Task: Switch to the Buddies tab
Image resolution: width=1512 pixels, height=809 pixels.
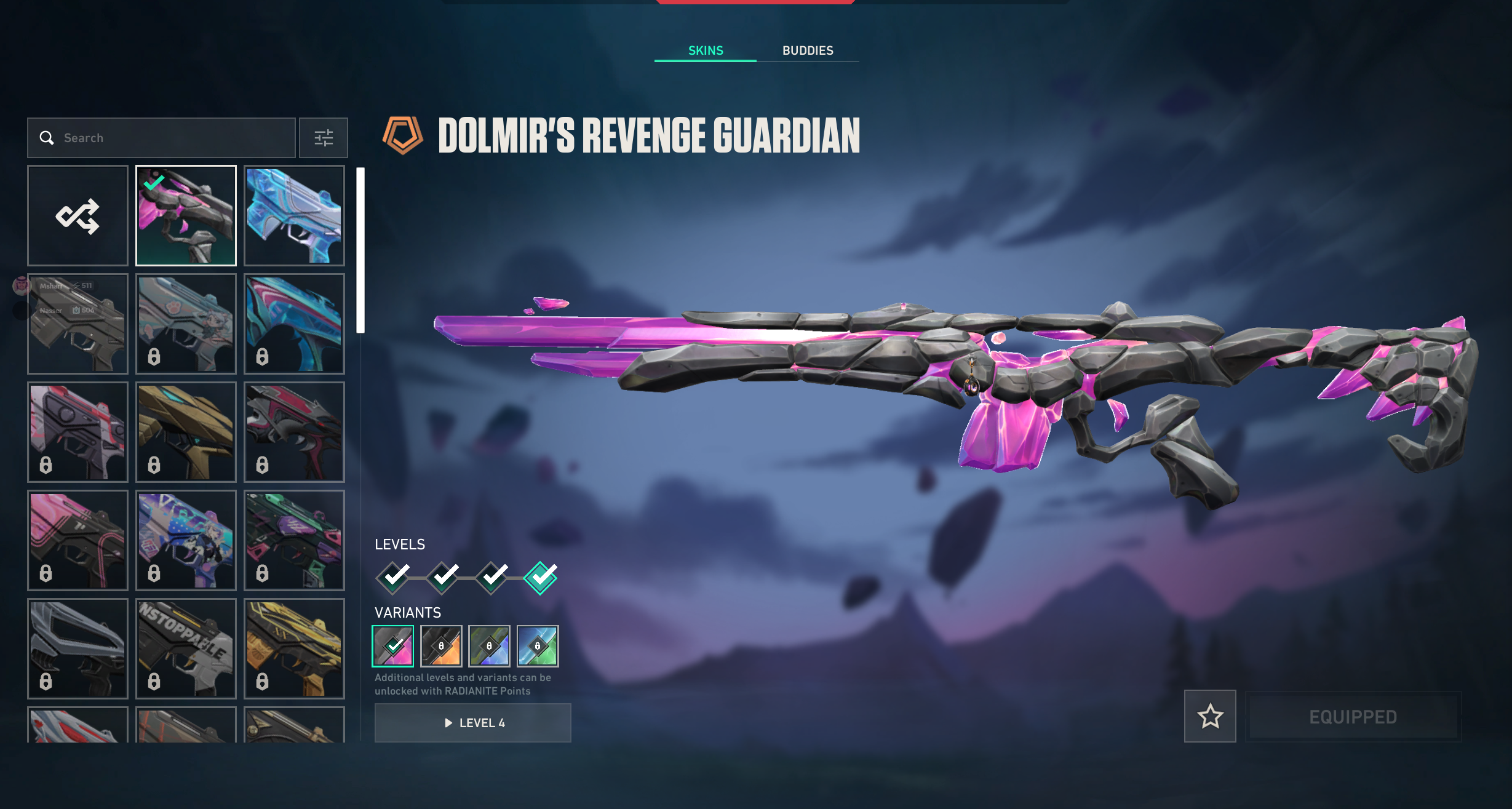Action: click(807, 50)
